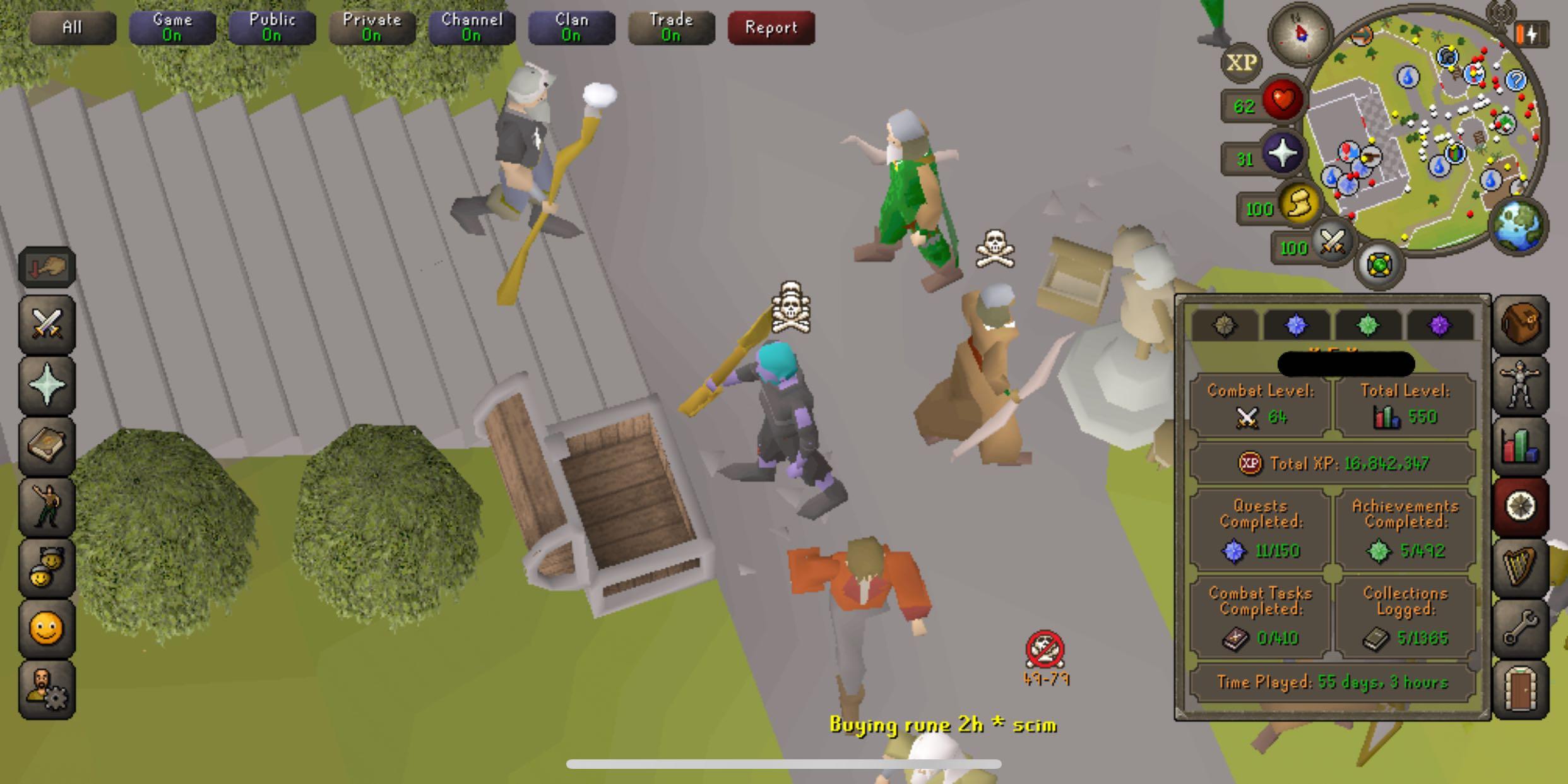Click the Report button
Screen dimensions: 1568x784
771,28
